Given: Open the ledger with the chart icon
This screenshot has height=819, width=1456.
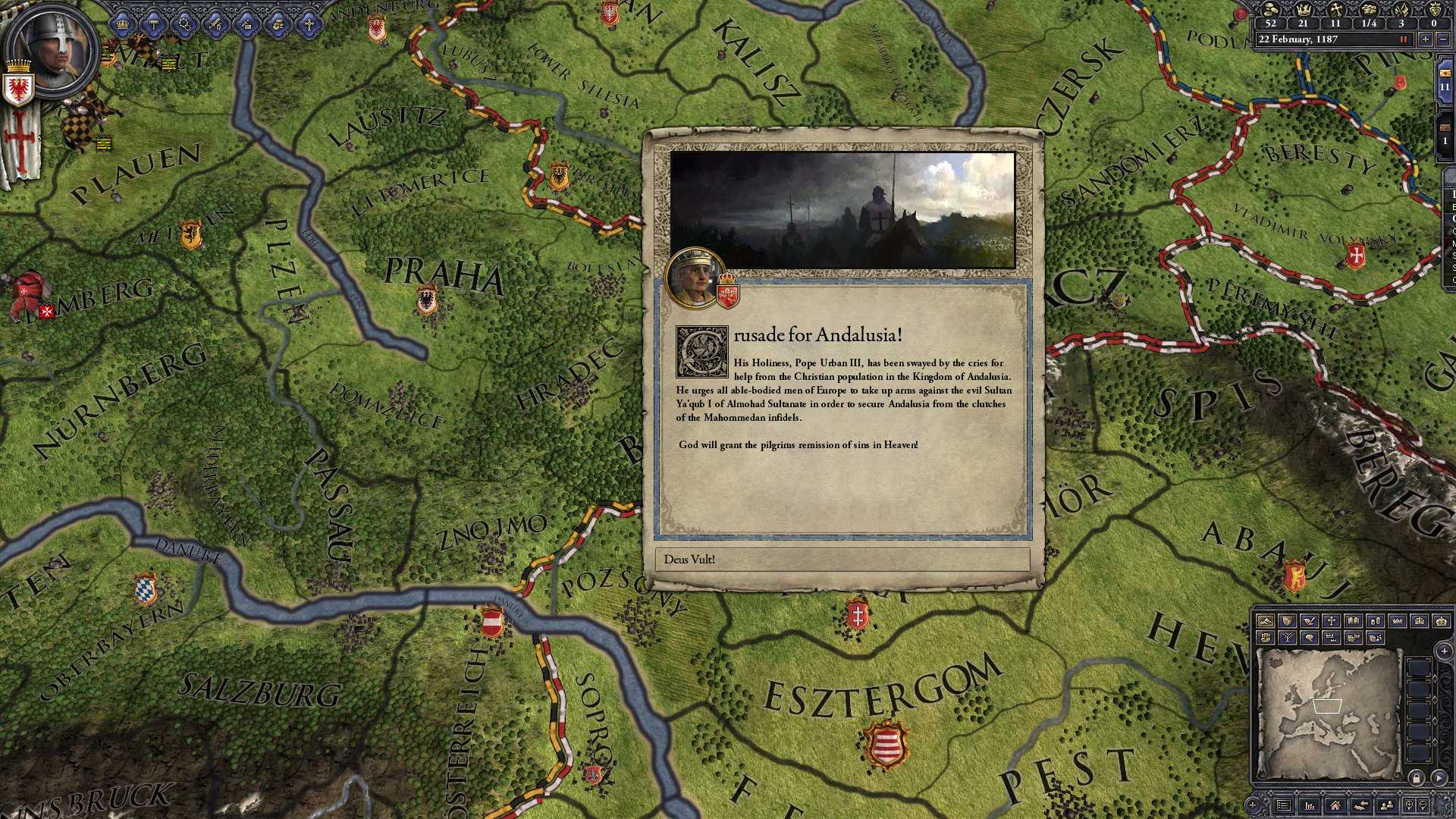Looking at the screenshot, I should click(x=1309, y=805).
